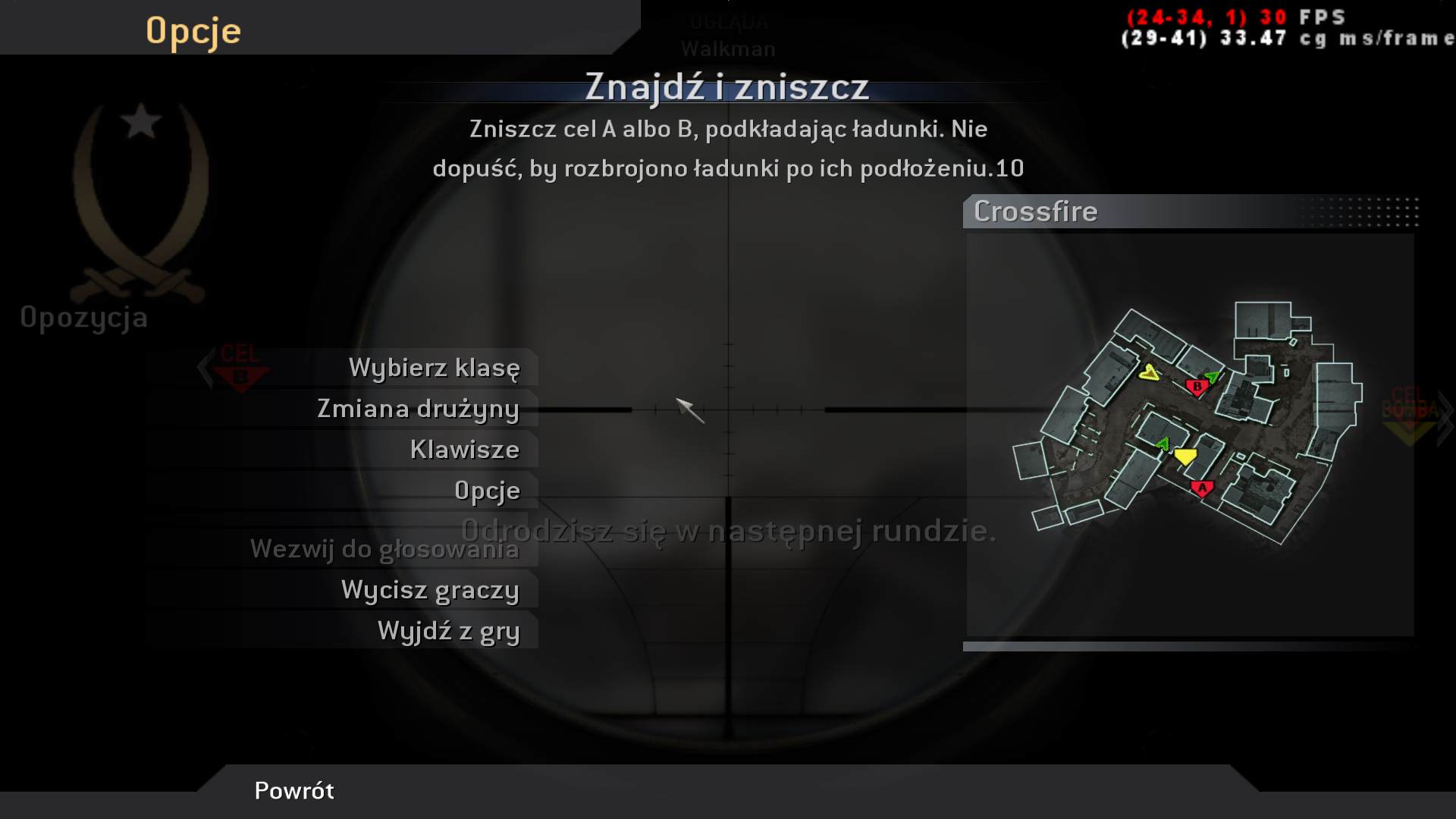Choose Wyjdź z gry to quit
This screenshot has width=1456, height=819.
coord(447,629)
